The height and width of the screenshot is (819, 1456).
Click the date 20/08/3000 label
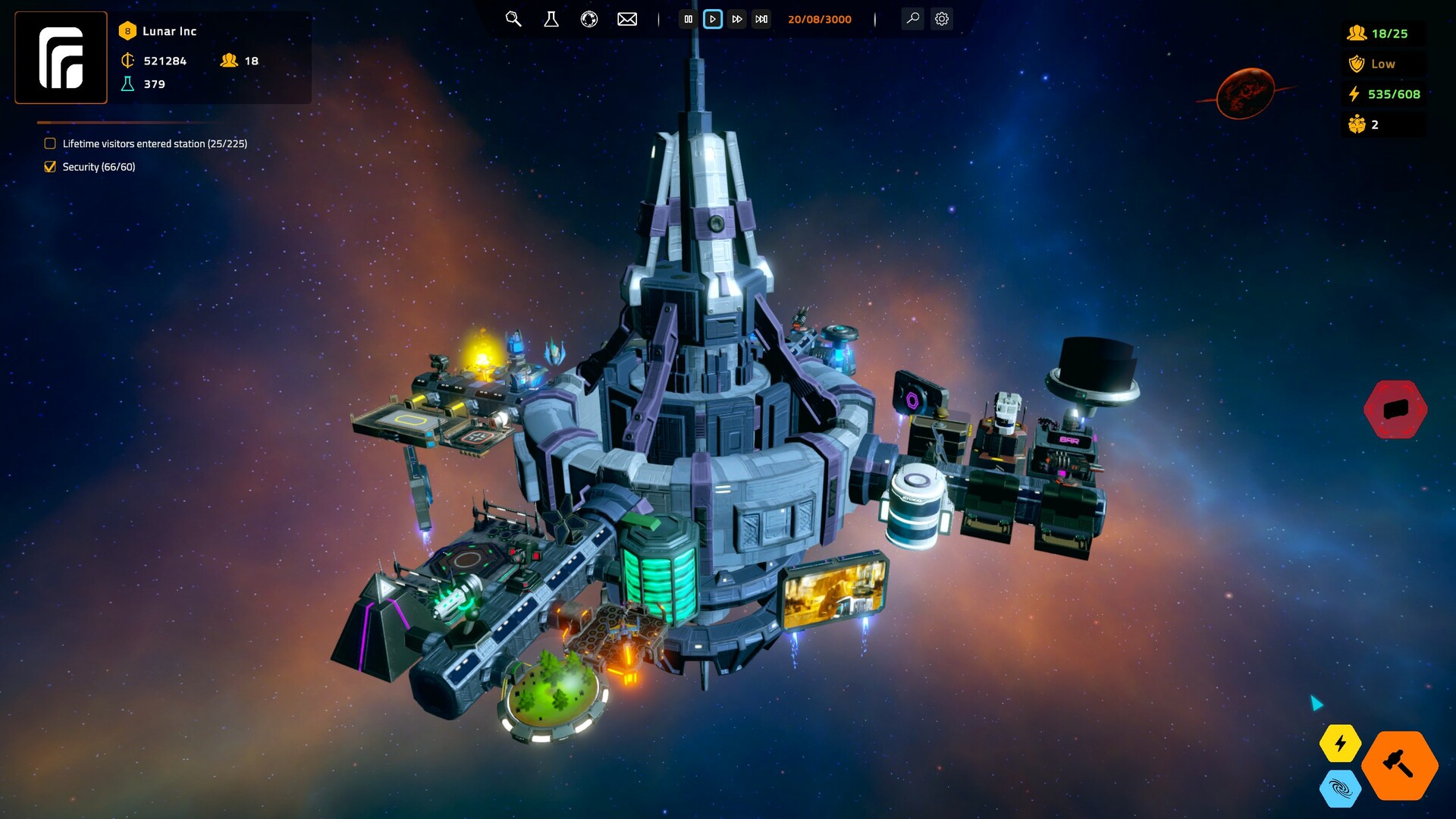[820, 19]
